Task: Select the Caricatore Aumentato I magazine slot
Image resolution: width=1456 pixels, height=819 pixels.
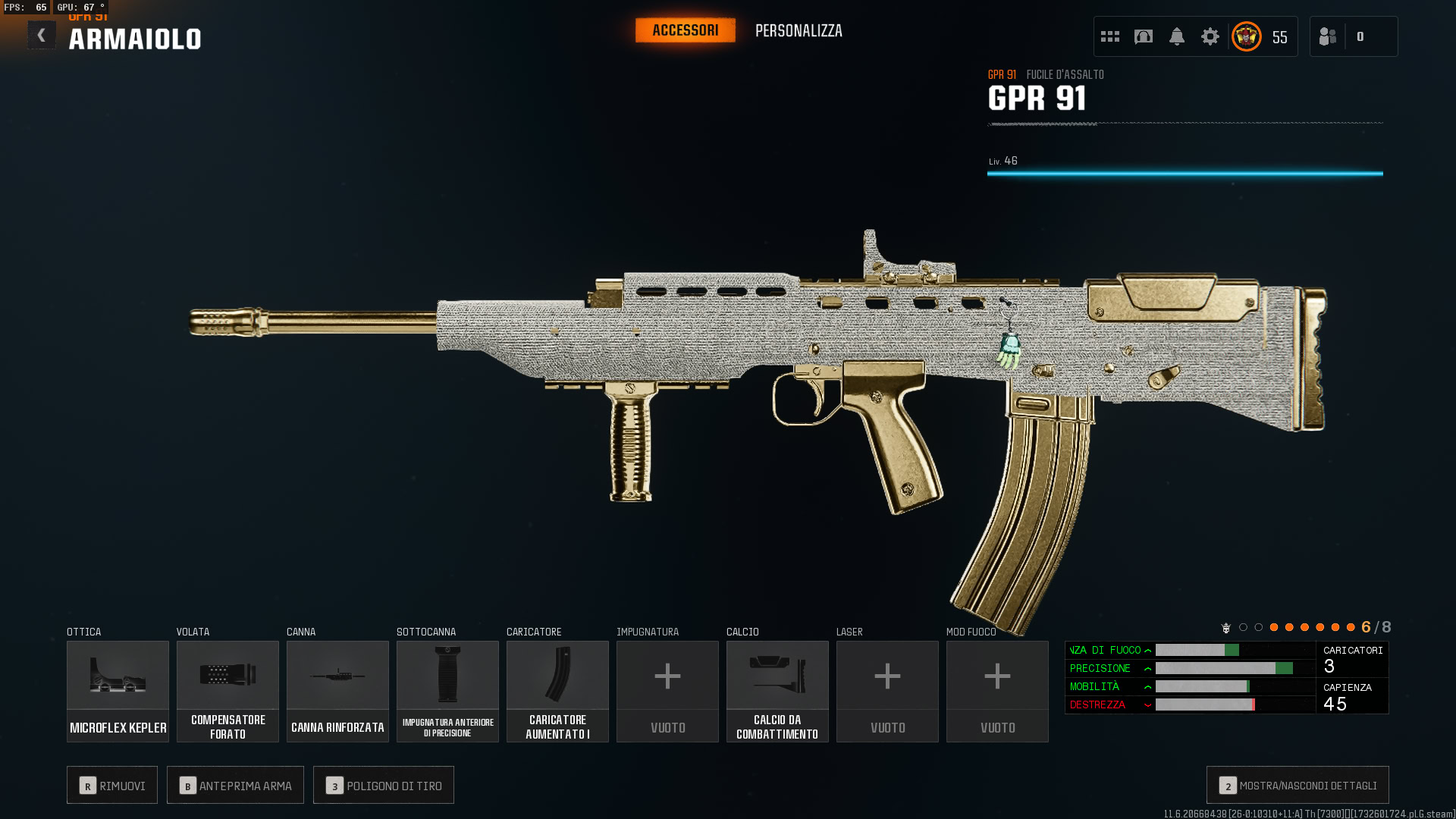Action: (x=557, y=691)
